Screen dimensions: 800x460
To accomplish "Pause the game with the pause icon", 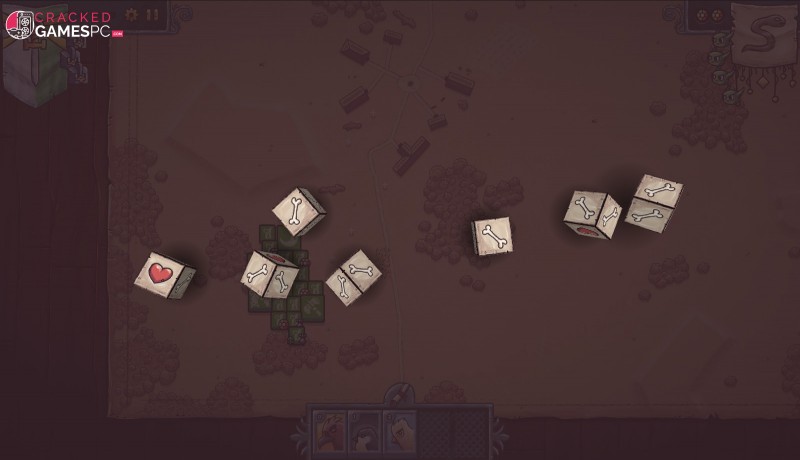I will 153,15.
